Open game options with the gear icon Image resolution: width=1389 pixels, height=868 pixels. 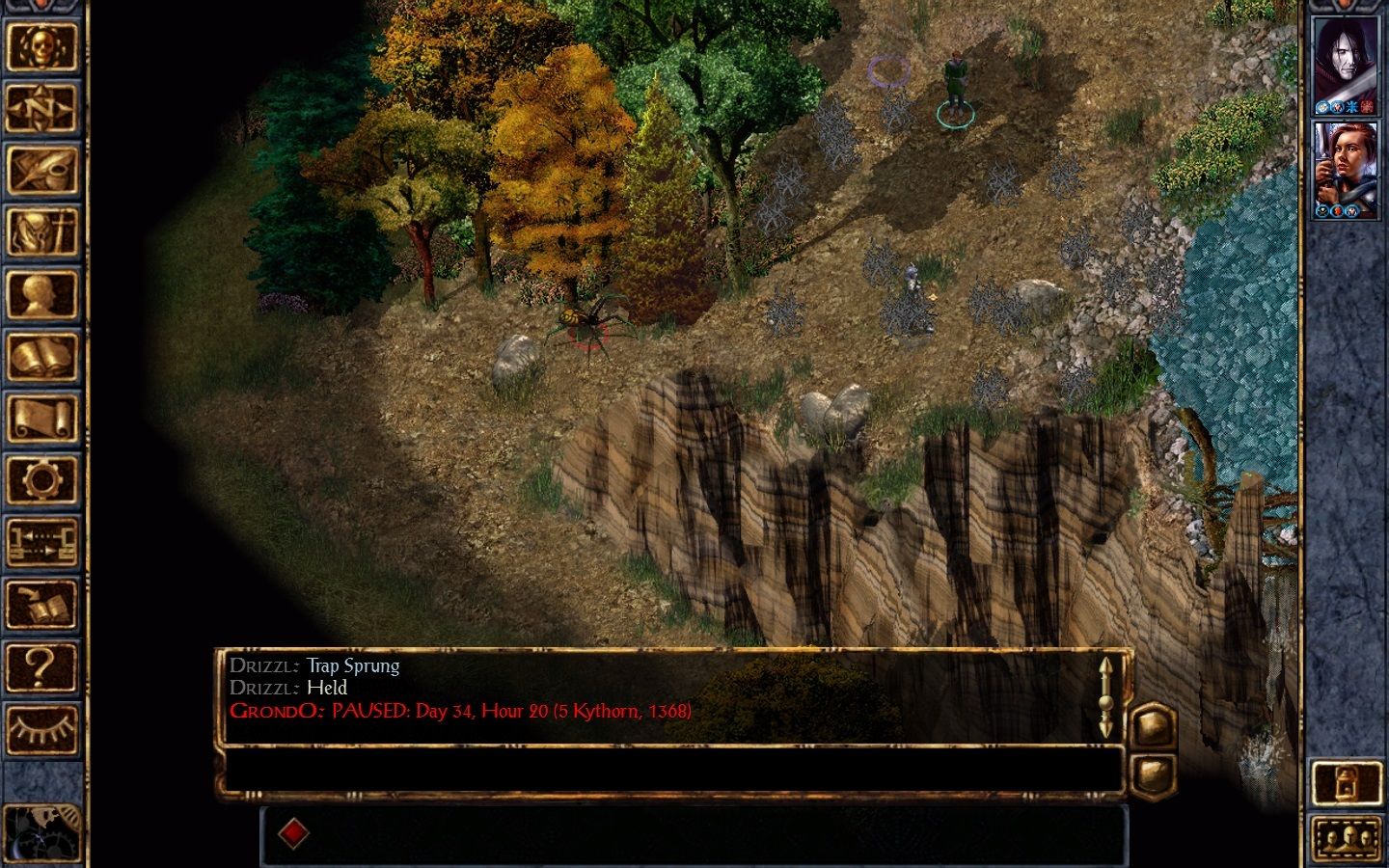pos(41,479)
